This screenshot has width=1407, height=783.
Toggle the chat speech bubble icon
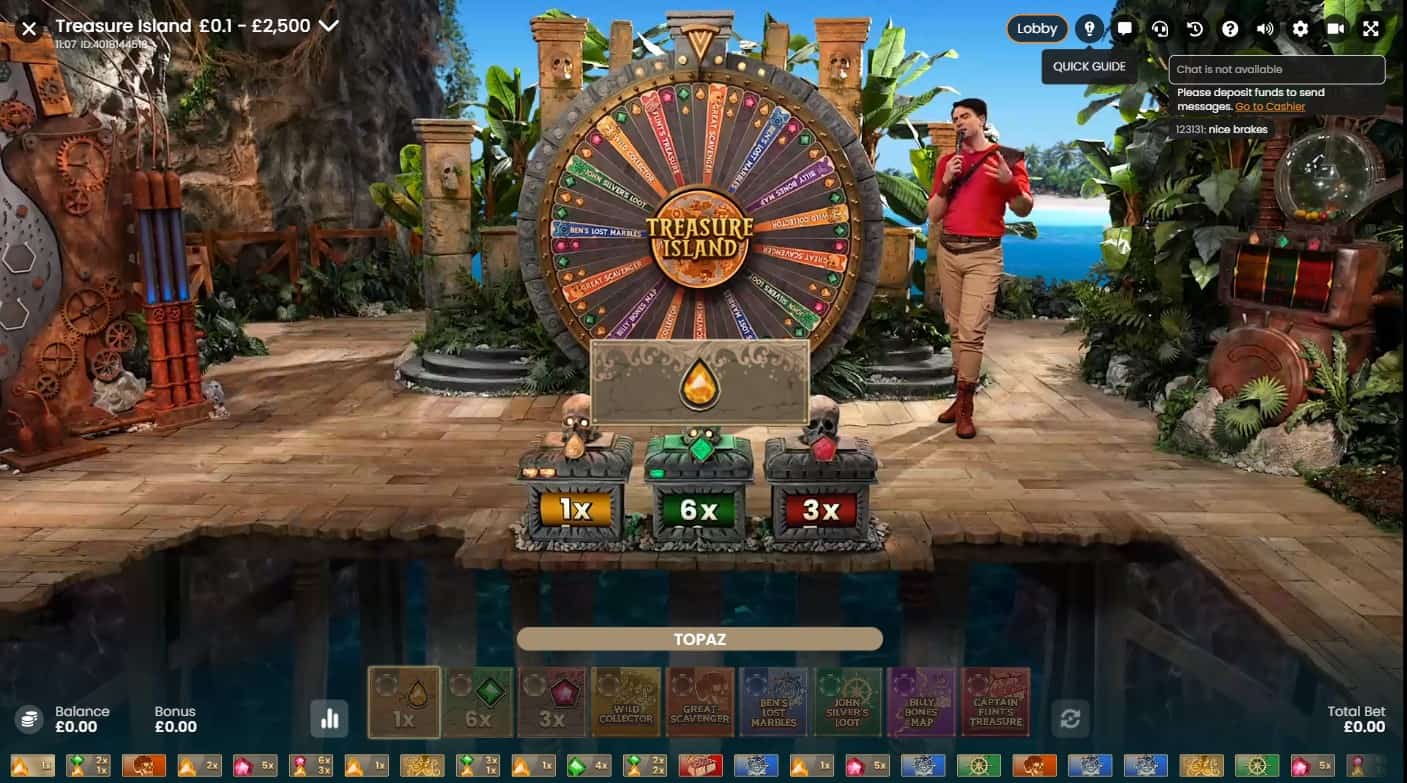click(1125, 29)
